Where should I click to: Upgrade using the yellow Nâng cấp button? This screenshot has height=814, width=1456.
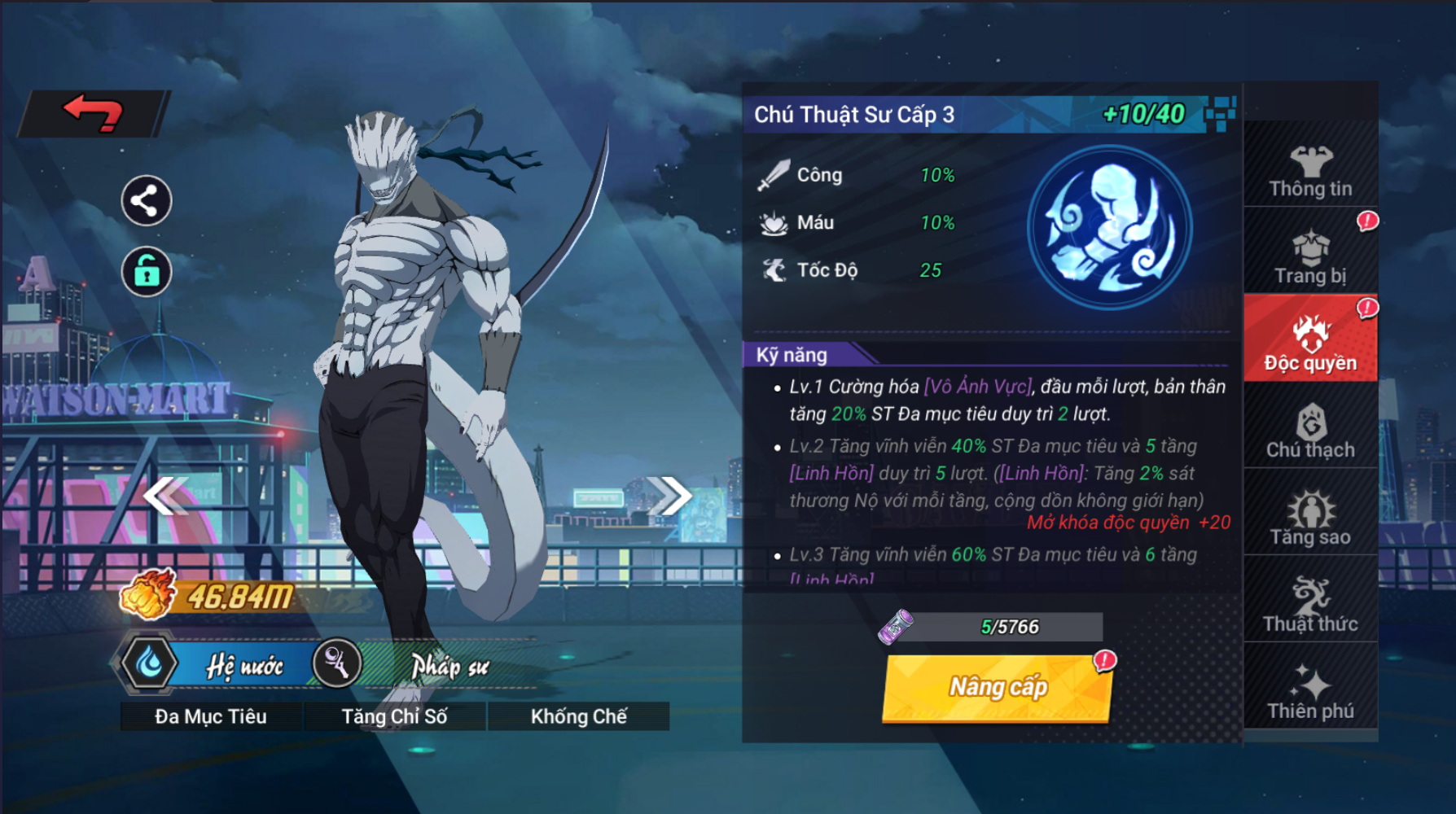tap(998, 688)
